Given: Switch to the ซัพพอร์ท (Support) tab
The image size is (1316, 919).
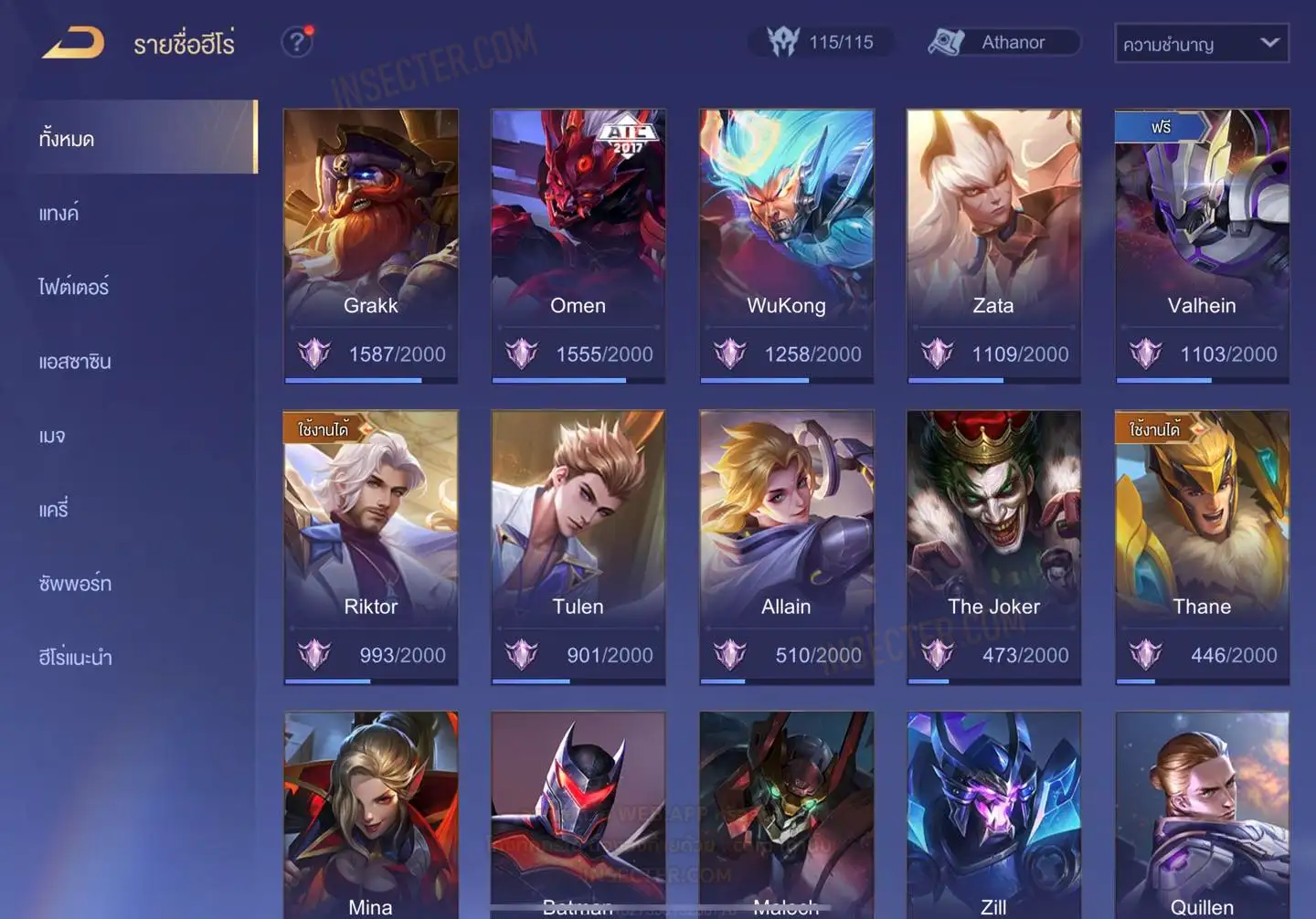Looking at the screenshot, I should pos(75,583).
